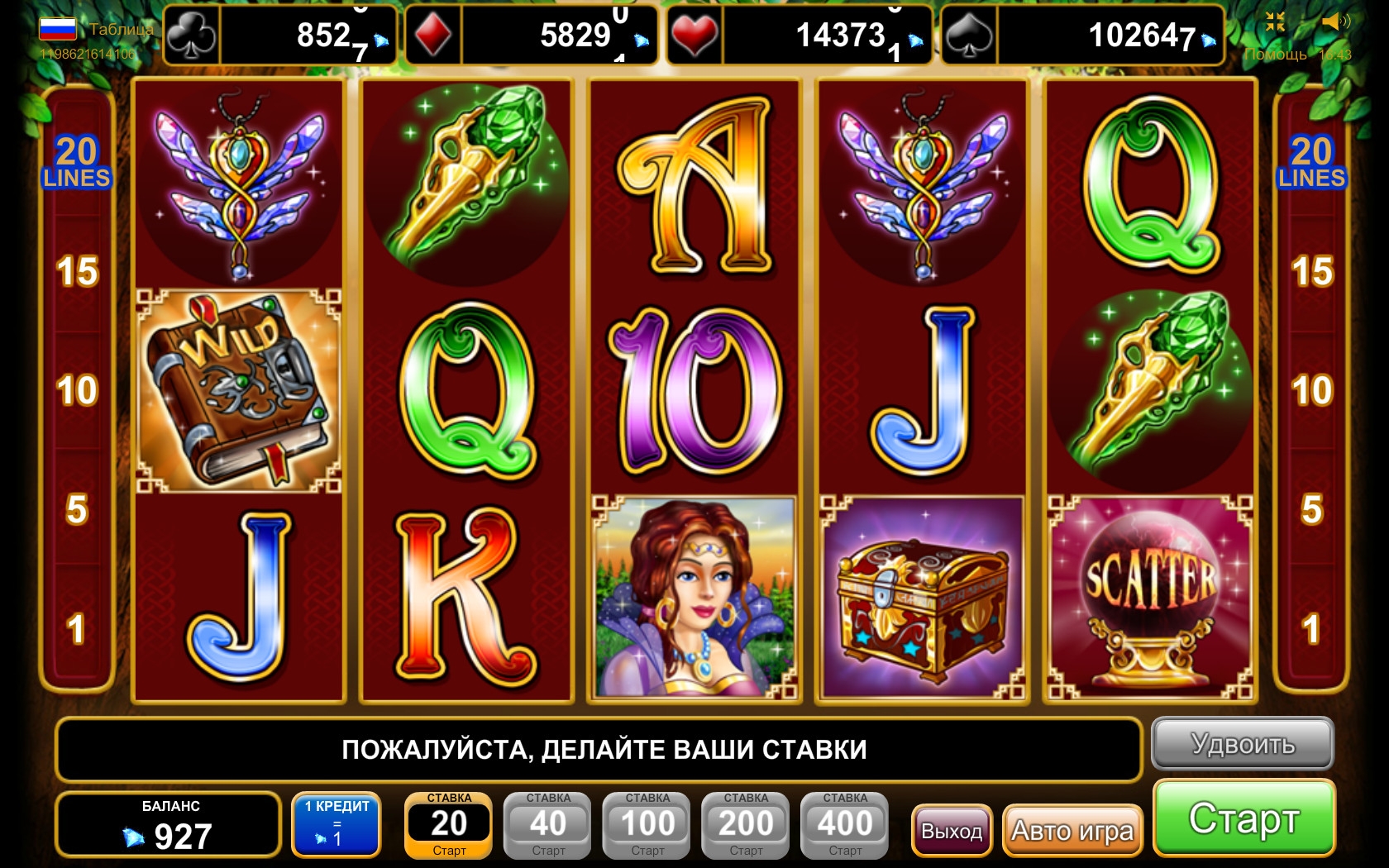
Task: Spin the reels with the green Старт button
Action: (x=1243, y=818)
